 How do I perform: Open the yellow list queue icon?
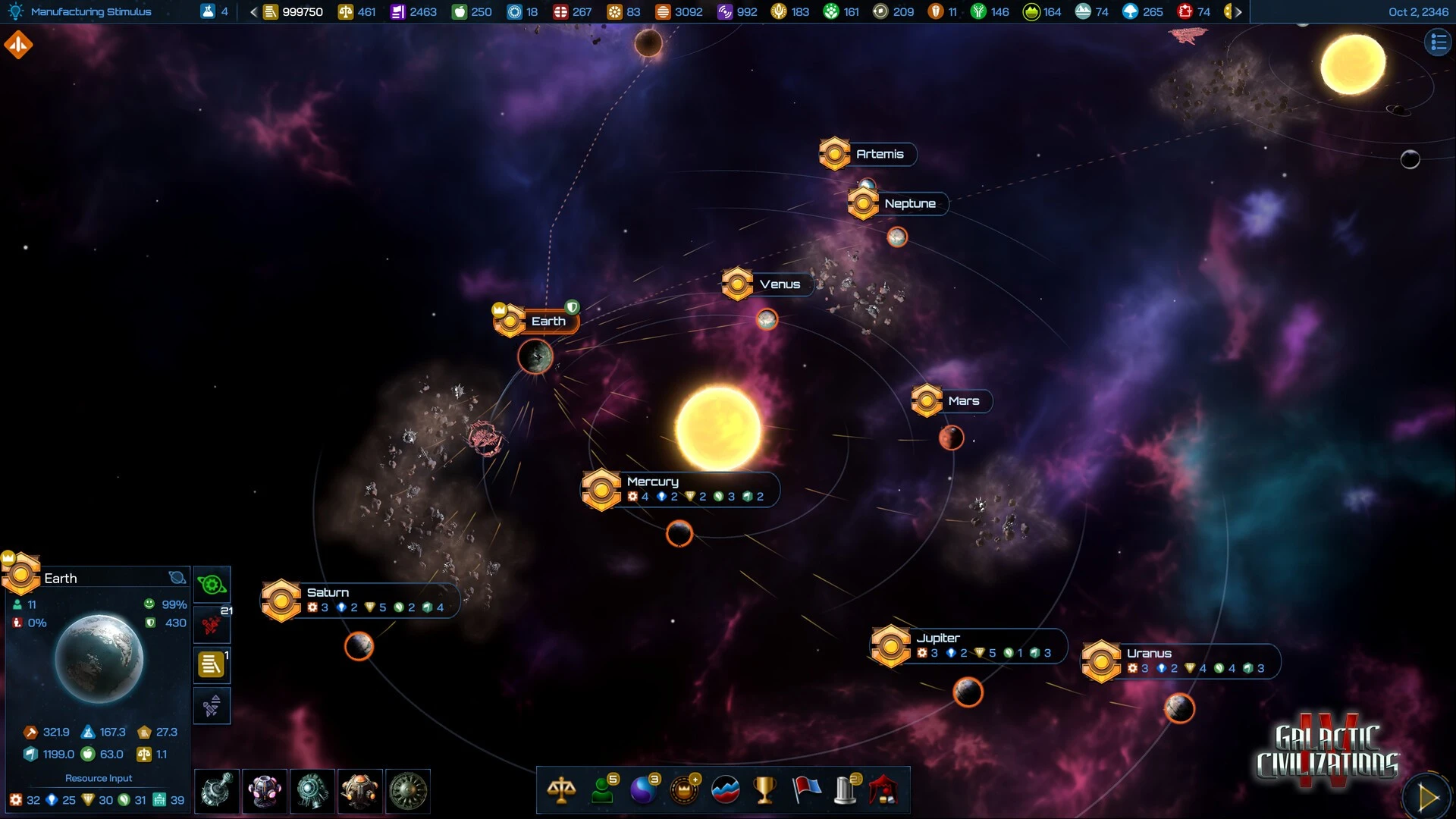click(x=212, y=665)
